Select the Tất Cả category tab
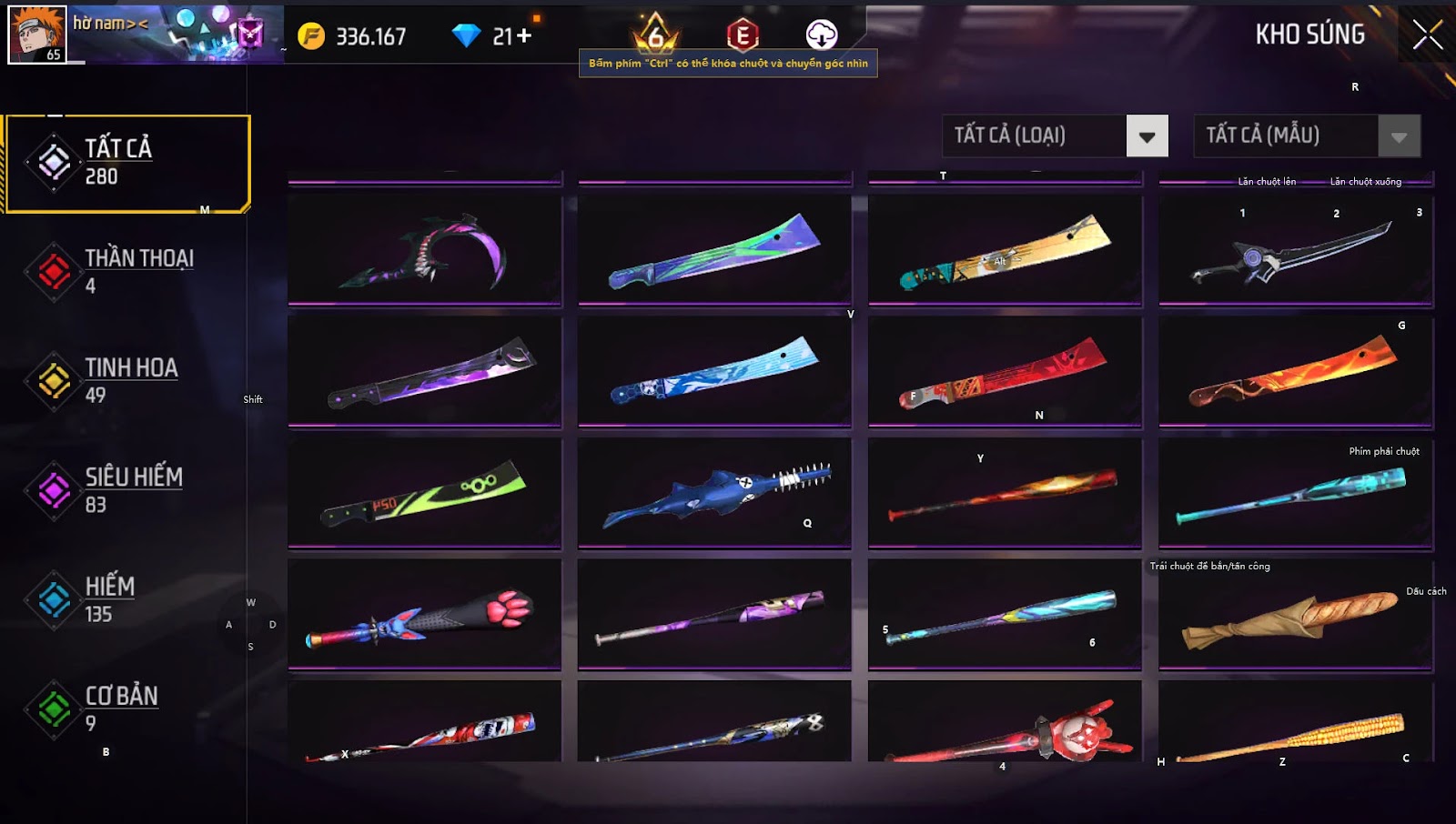 [127, 164]
